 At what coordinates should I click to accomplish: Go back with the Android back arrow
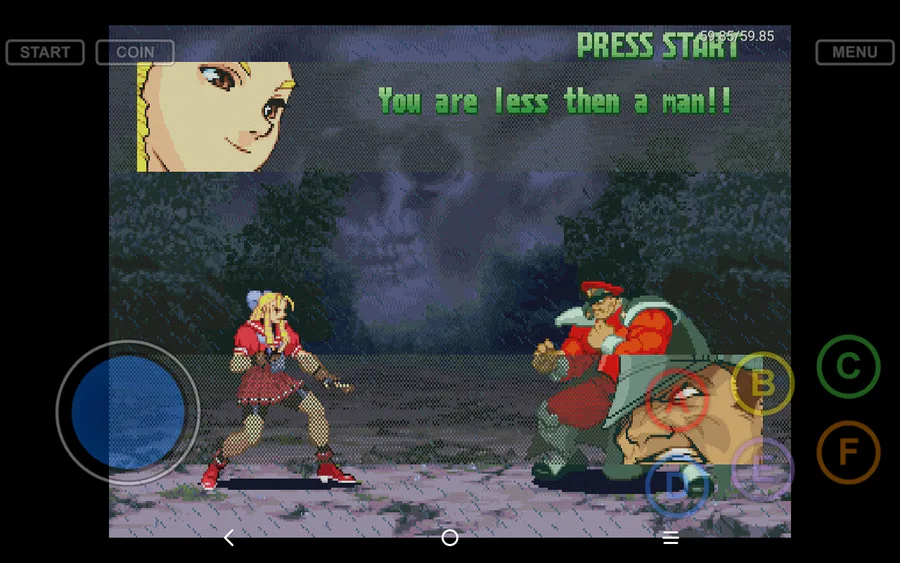click(229, 538)
